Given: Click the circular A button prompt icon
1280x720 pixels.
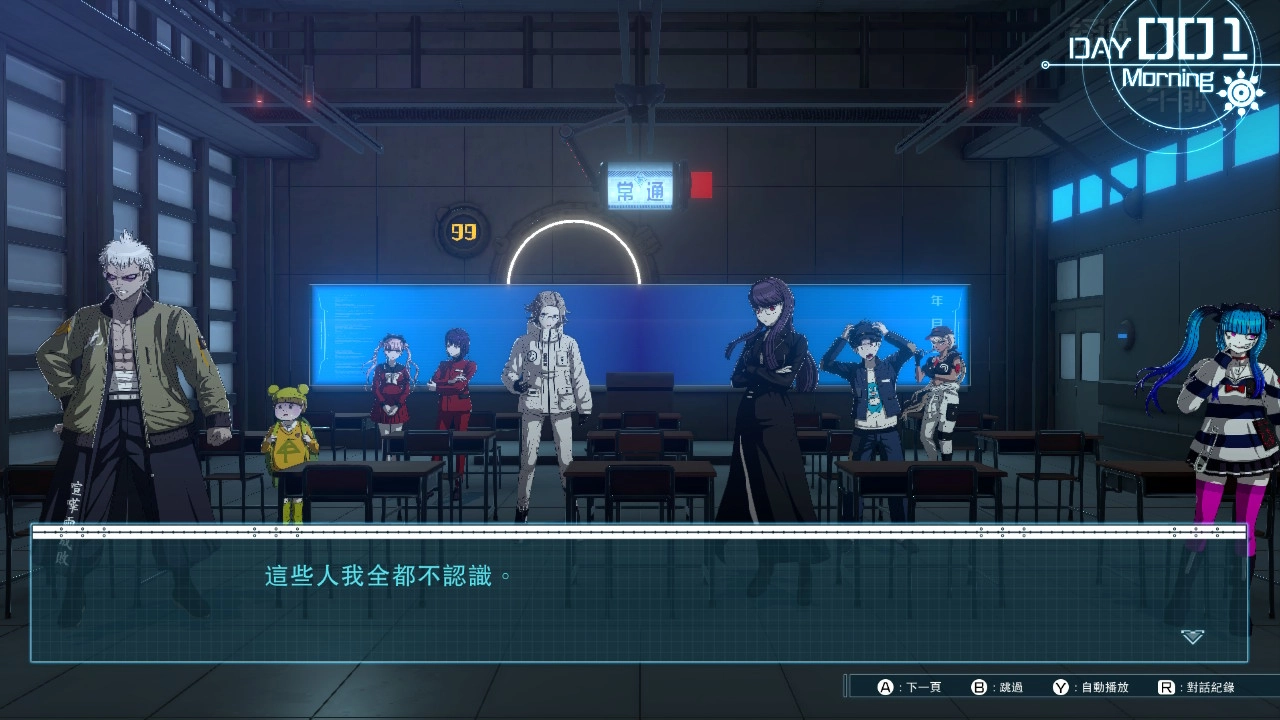Looking at the screenshot, I should 883,687.
